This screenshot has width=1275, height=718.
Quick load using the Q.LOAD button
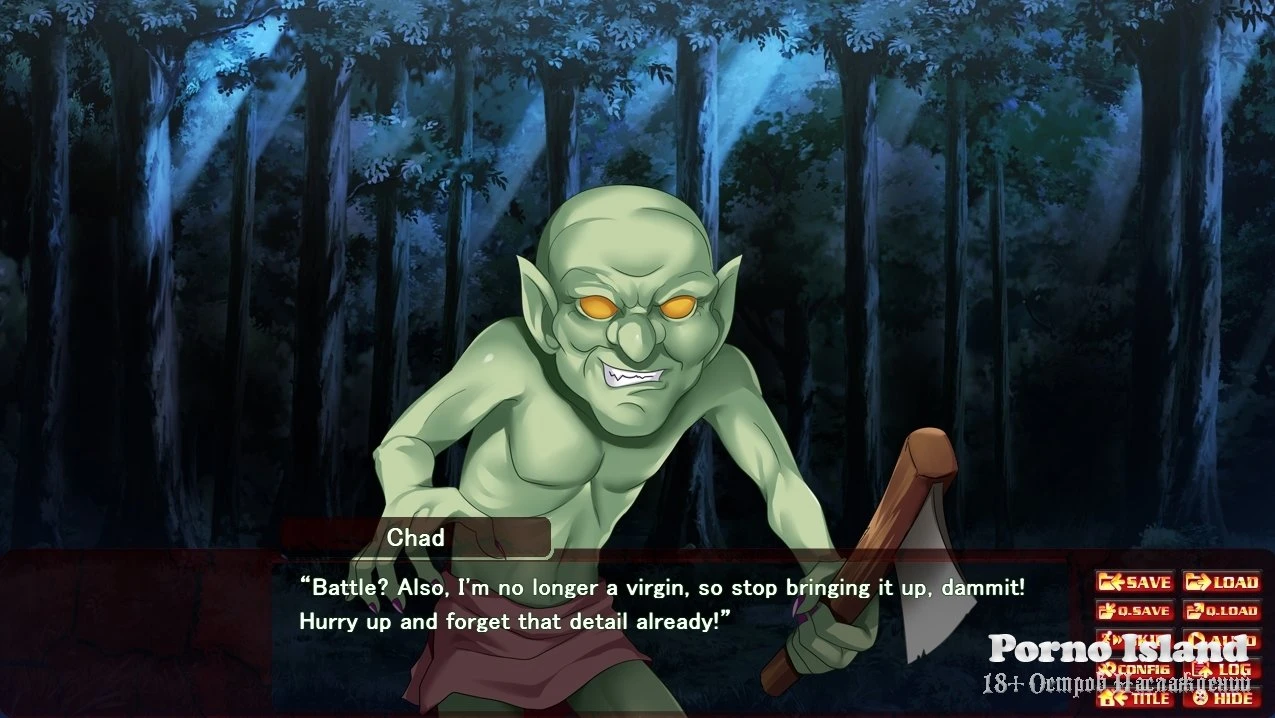pyautogui.click(x=1222, y=611)
